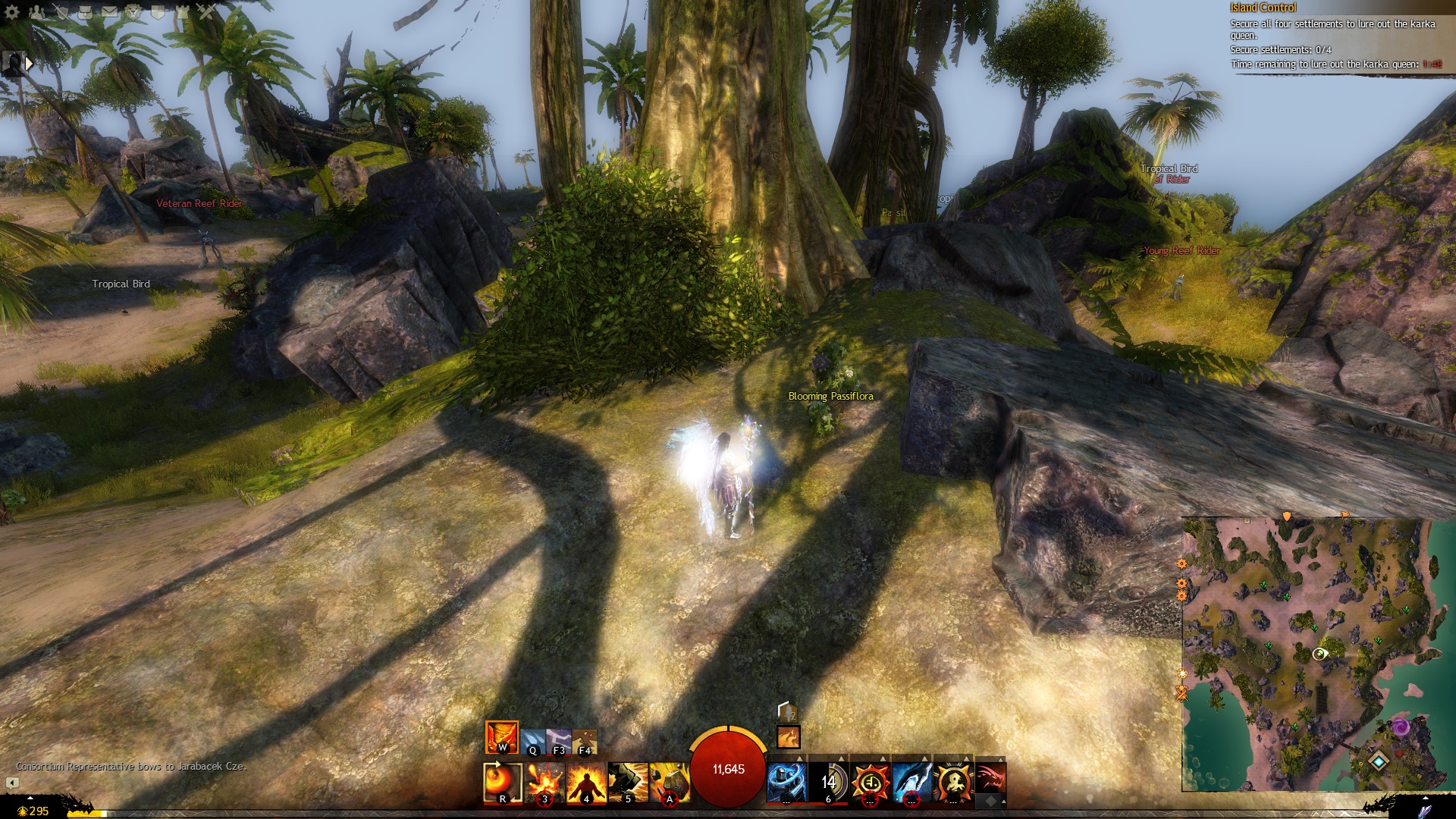This screenshot has width=1456, height=819.
Task: Open the Black Lion Trading Company icon
Action: coord(133,11)
